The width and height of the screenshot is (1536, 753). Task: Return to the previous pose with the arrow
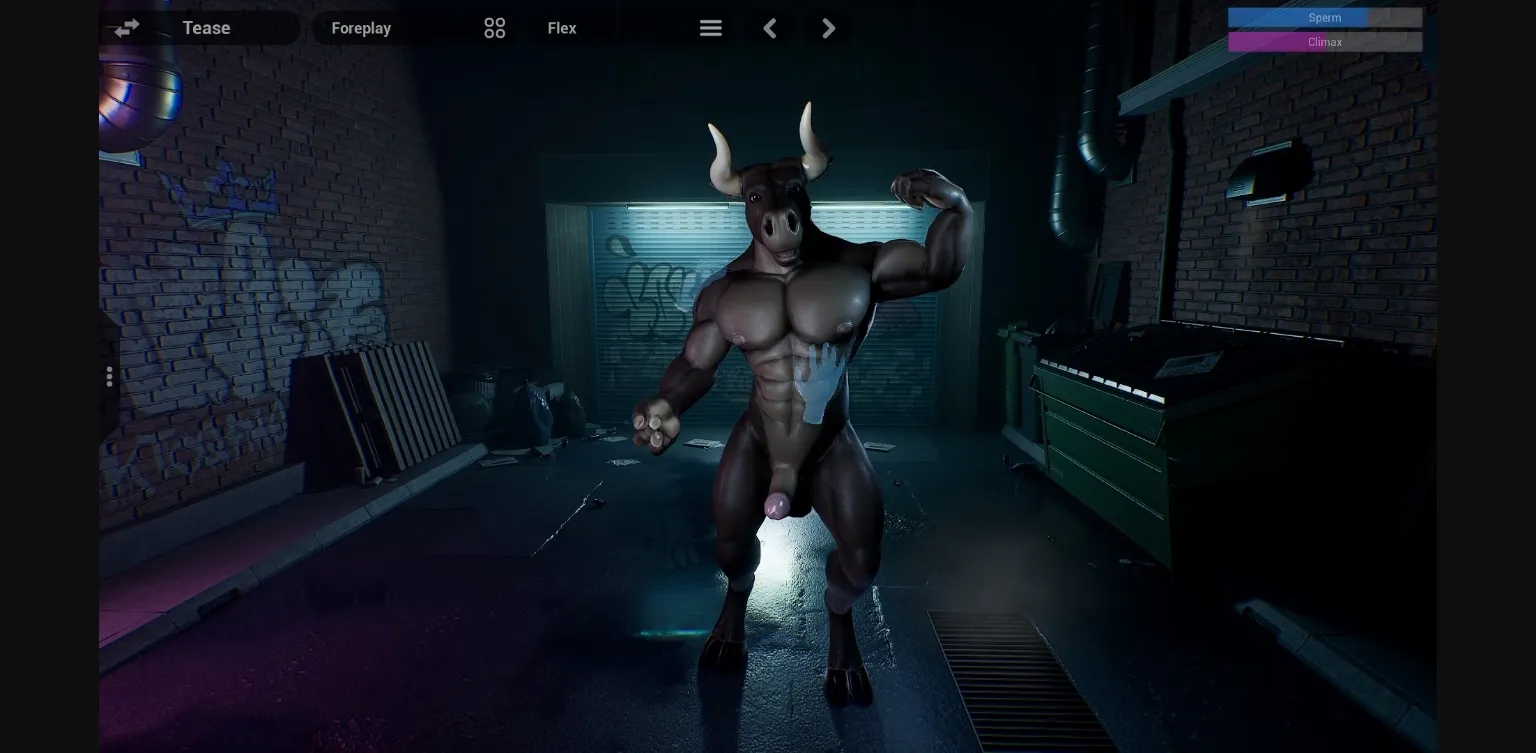(770, 28)
